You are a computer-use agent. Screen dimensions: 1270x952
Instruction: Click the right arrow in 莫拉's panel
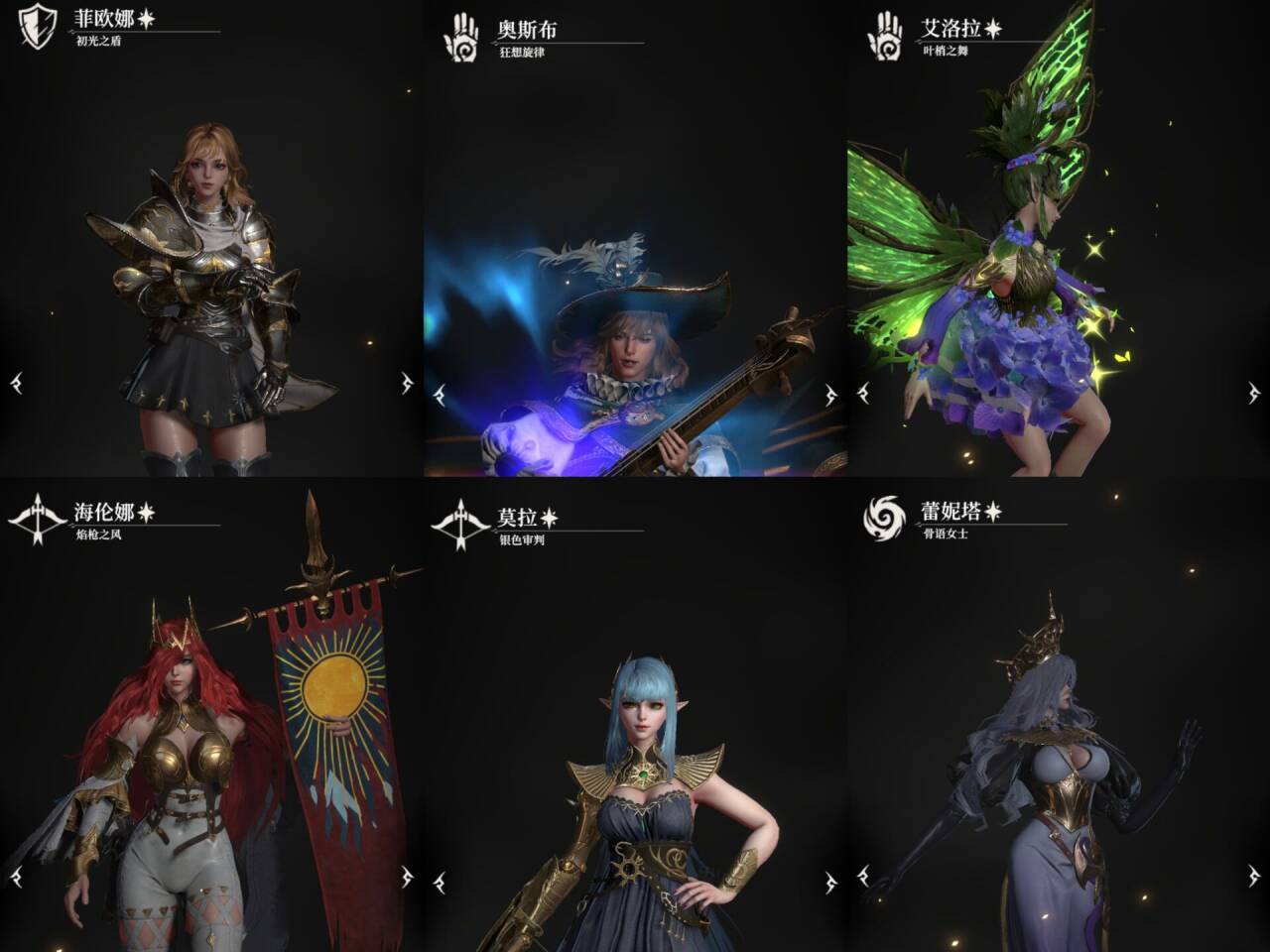(830, 881)
